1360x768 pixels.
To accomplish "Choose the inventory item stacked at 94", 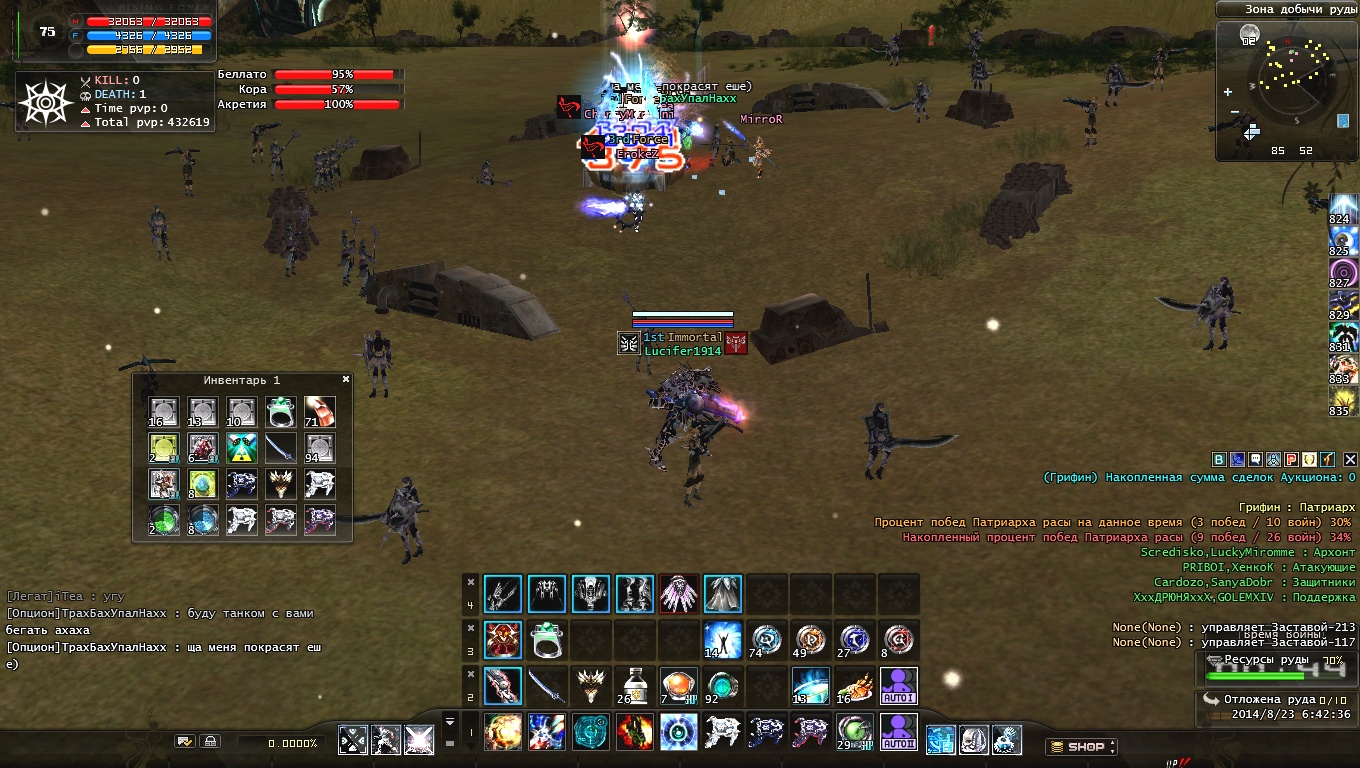I will coord(320,448).
